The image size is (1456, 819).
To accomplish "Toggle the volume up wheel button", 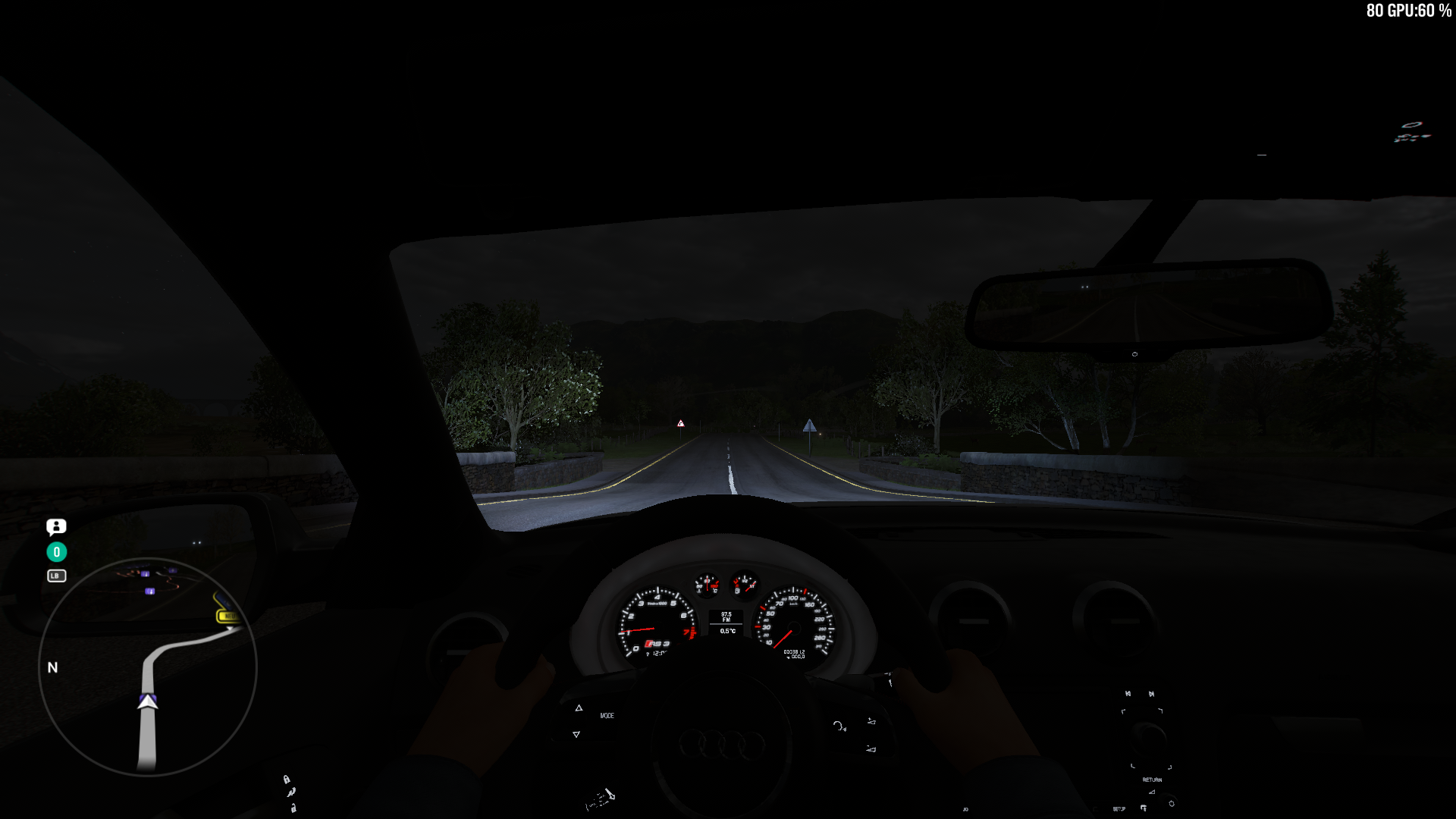I will click(871, 721).
